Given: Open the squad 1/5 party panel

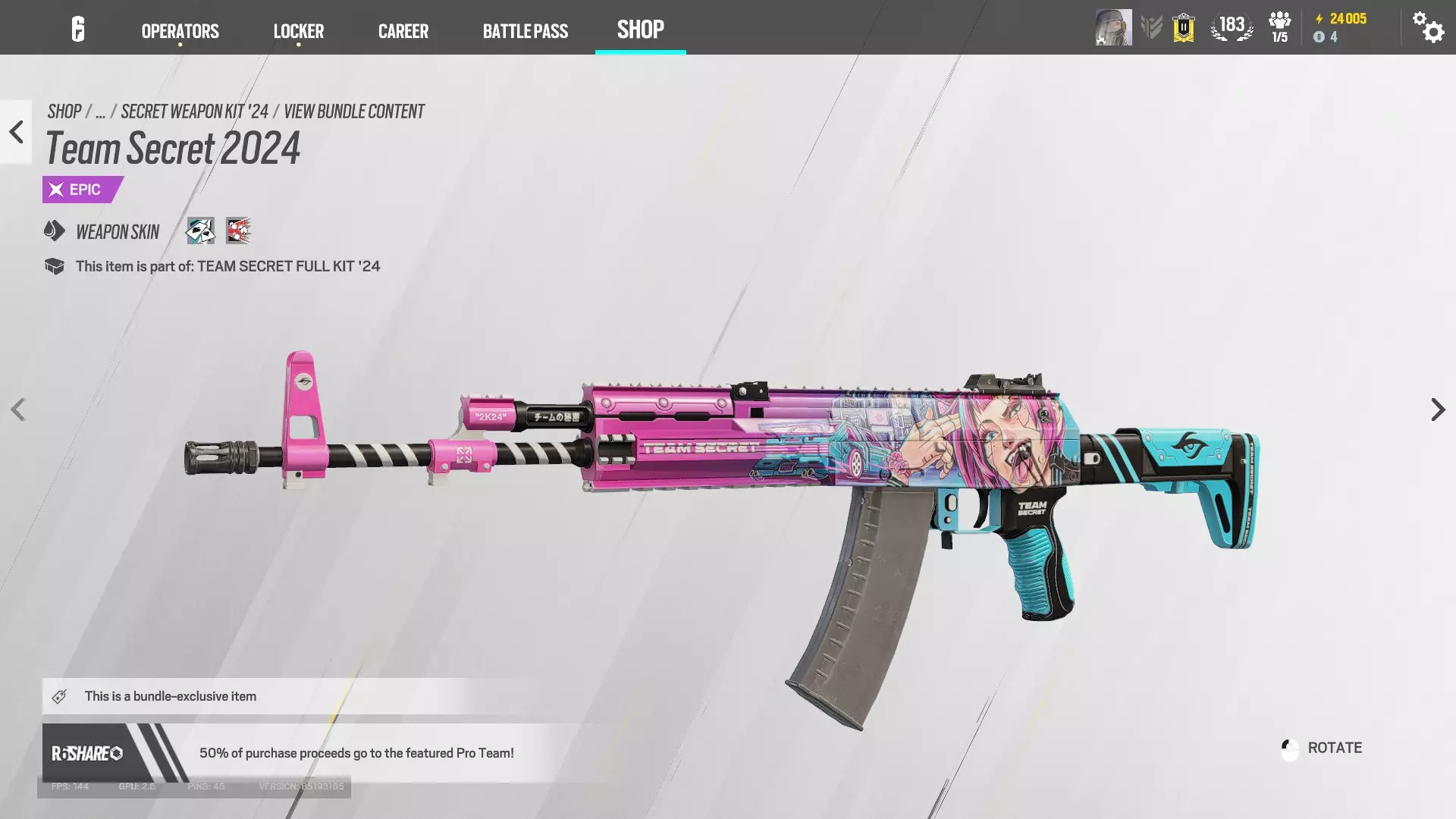Looking at the screenshot, I should click(1279, 27).
